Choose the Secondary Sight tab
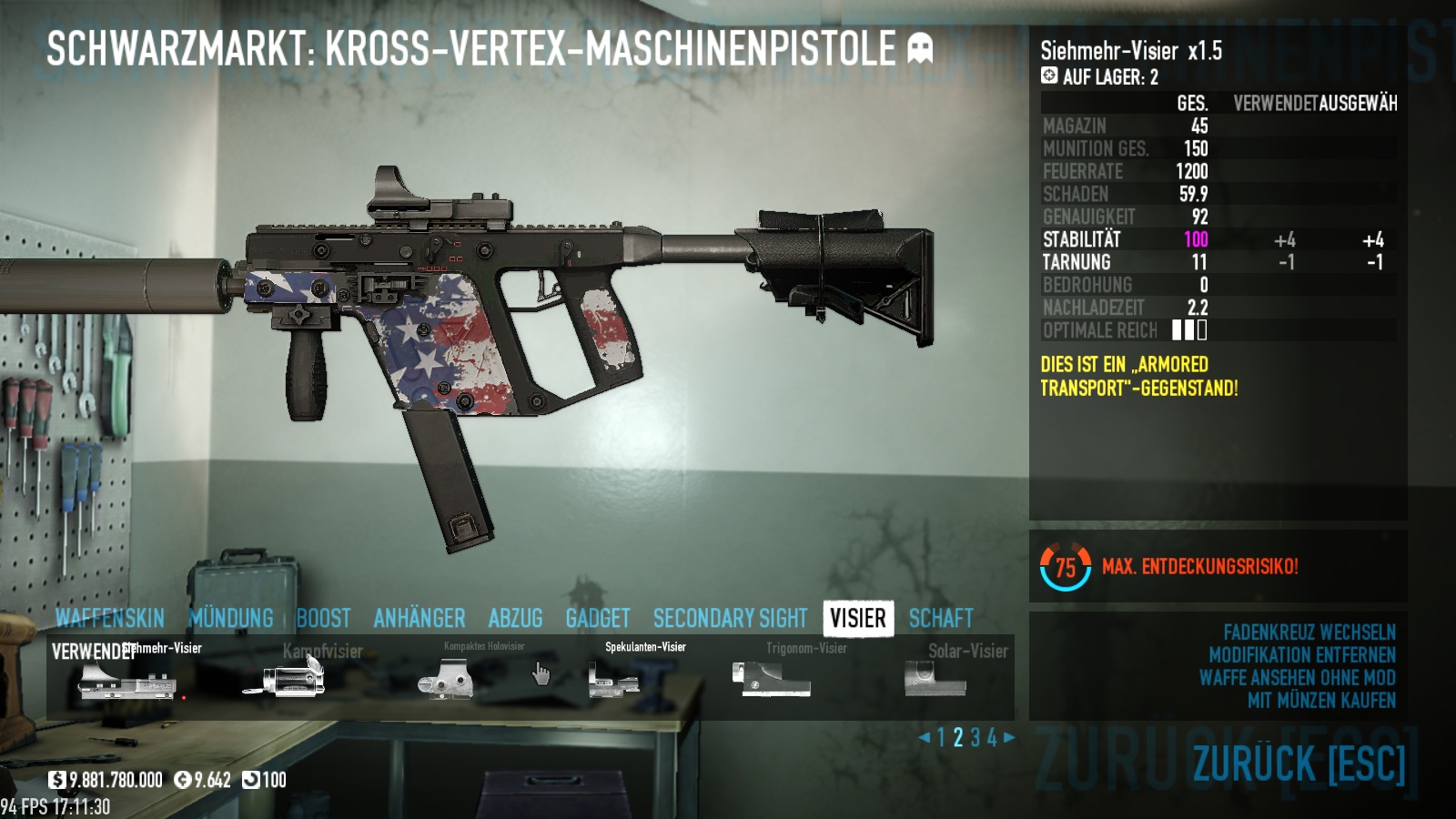This screenshot has height=819, width=1456. pyautogui.click(x=730, y=619)
